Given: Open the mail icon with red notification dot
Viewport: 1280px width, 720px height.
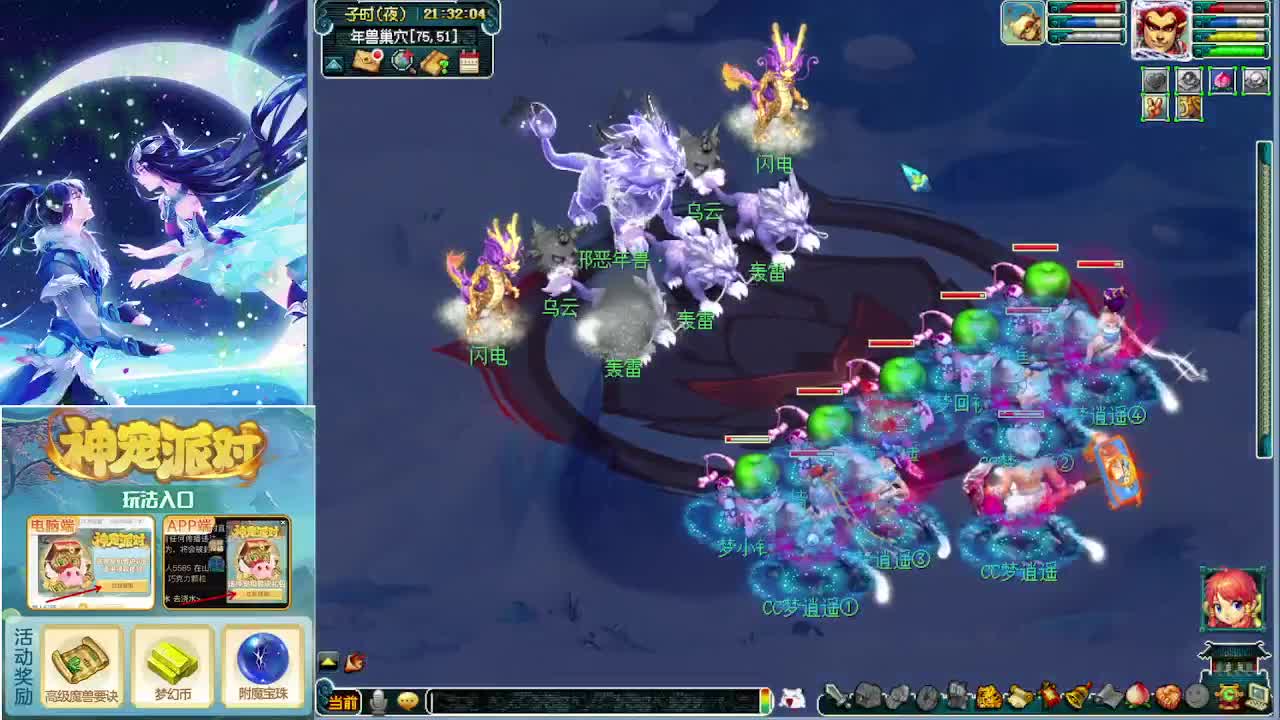Looking at the screenshot, I should coord(366,61).
